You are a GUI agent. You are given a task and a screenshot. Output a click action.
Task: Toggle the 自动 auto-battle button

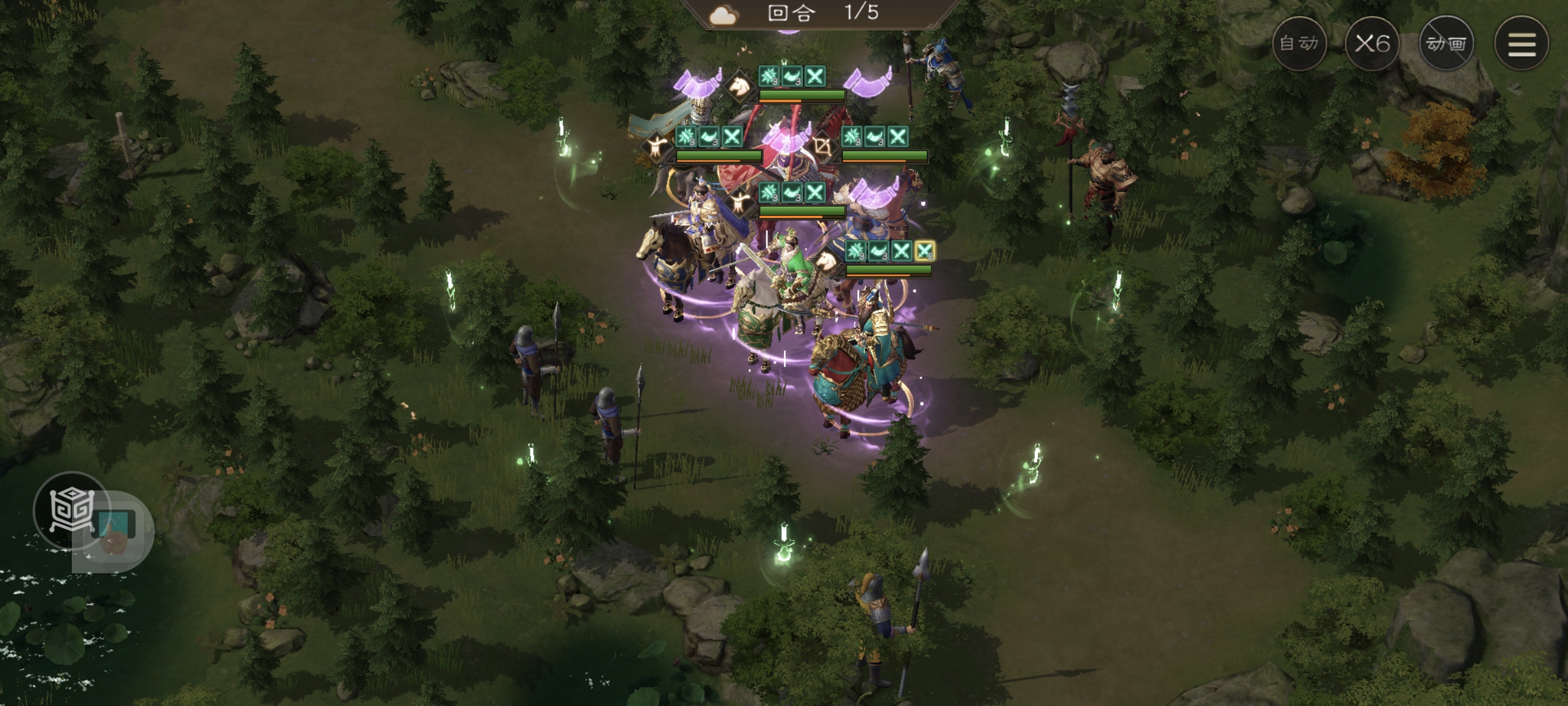(1299, 44)
